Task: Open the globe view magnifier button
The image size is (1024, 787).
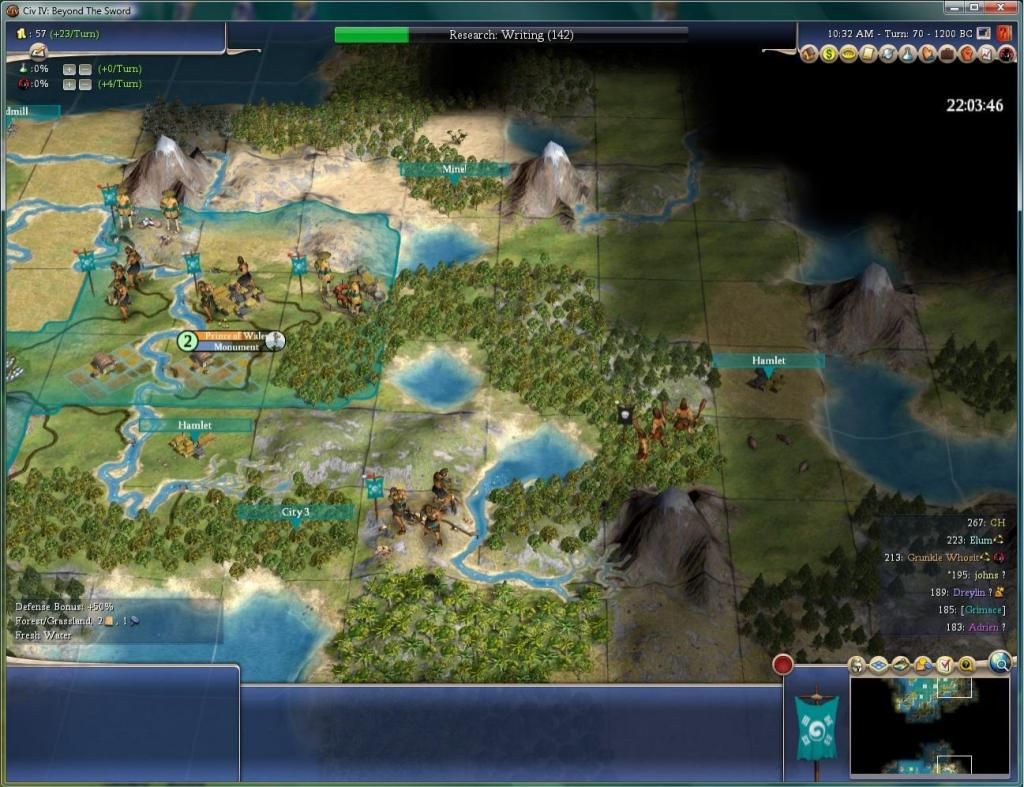Action: coord(999,661)
